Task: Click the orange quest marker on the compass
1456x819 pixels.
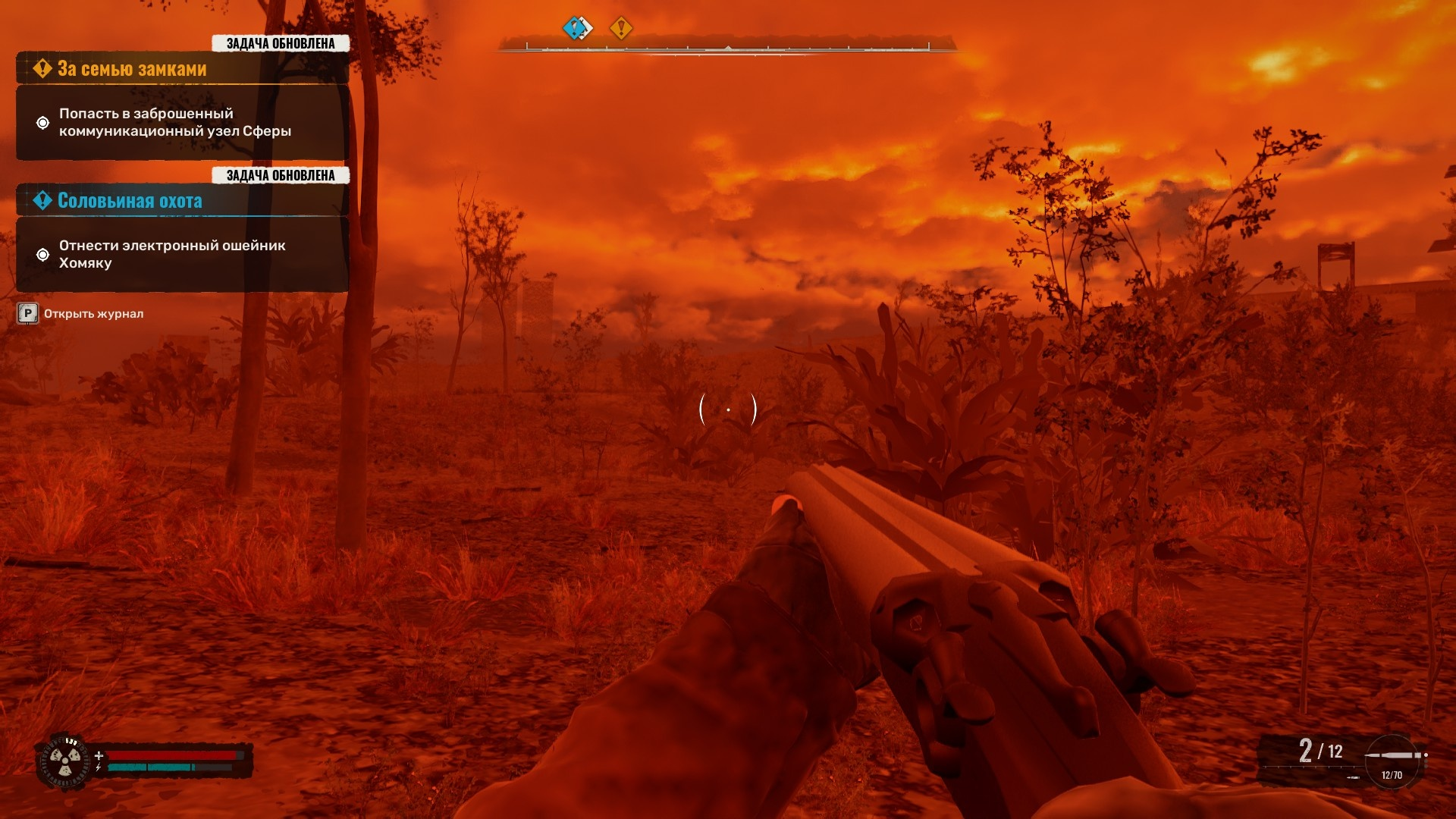Action: point(621,29)
